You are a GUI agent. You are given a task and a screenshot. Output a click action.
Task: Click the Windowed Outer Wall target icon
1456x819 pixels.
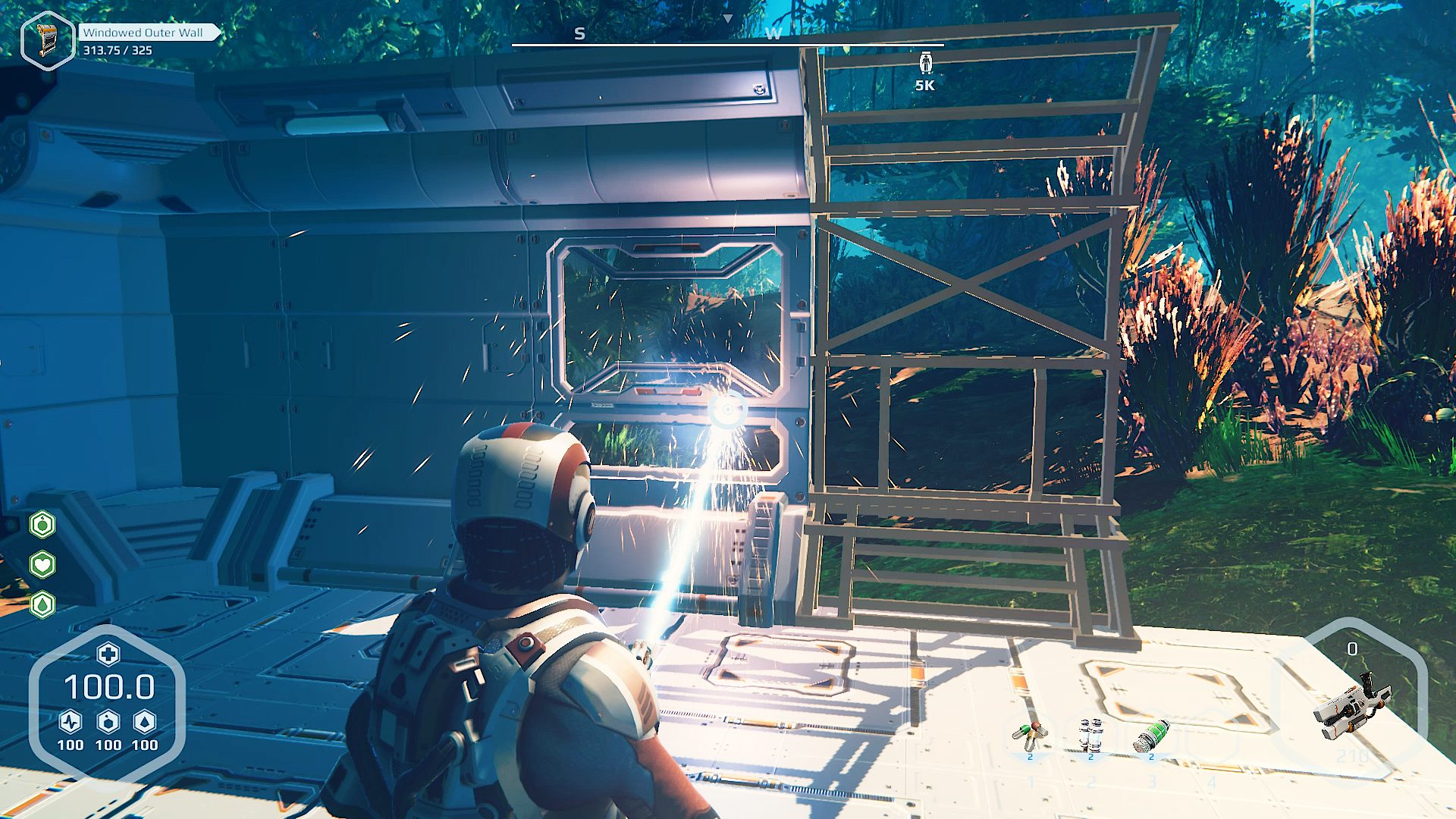pos(48,40)
